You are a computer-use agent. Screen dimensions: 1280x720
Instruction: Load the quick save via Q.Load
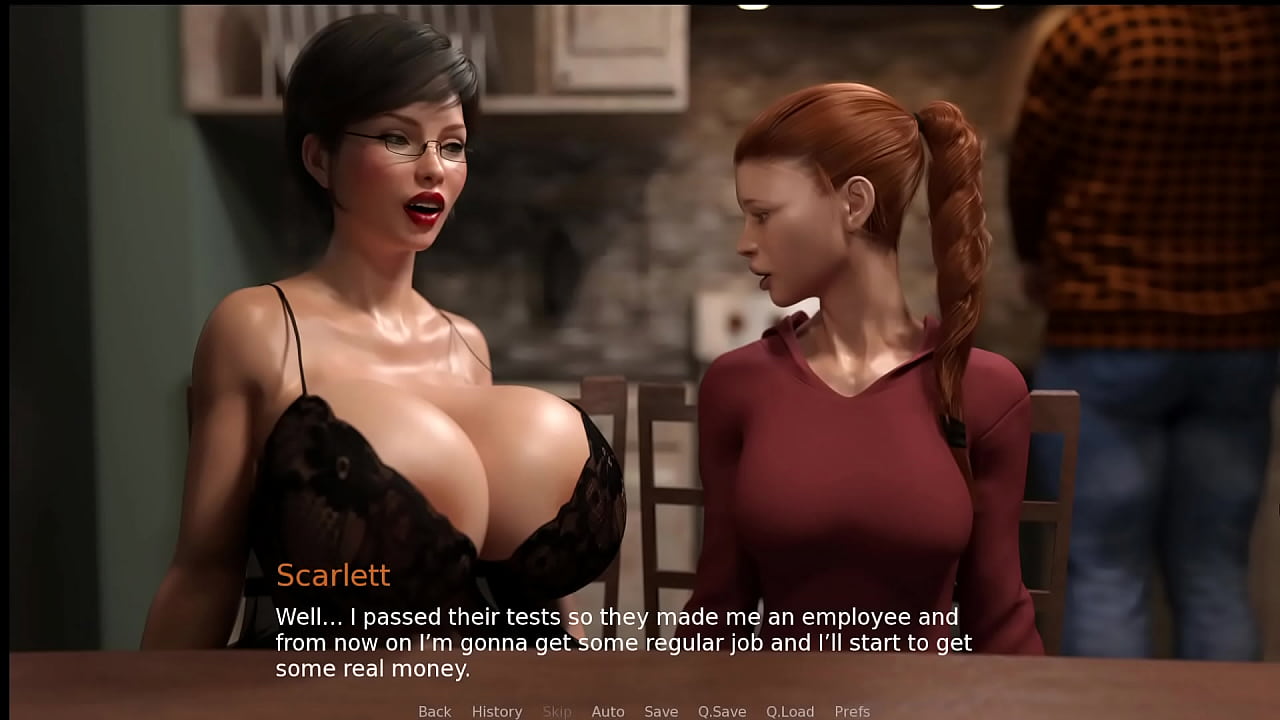790,711
